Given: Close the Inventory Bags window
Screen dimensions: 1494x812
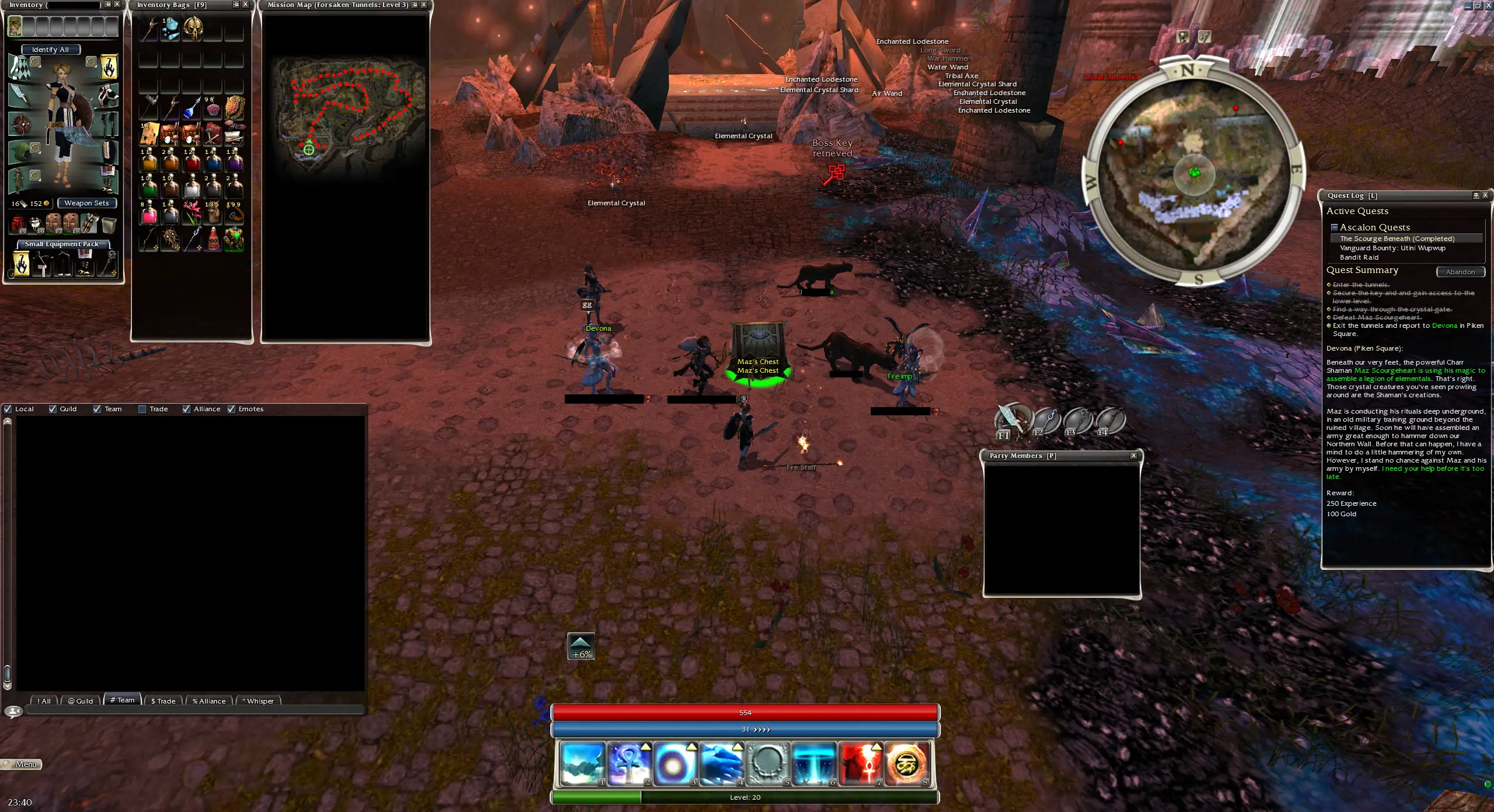Looking at the screenshot, I should [x=246, y=5].
